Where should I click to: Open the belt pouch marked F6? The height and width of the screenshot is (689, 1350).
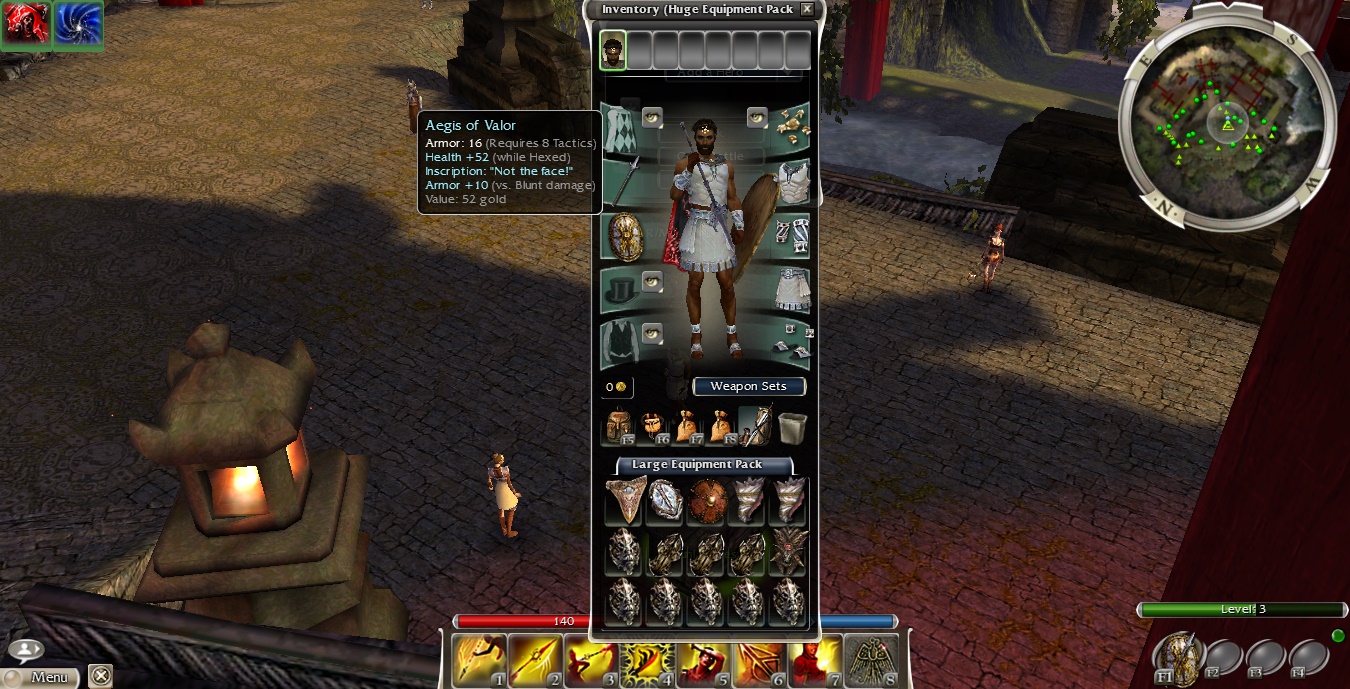click(x=654, y=427)
